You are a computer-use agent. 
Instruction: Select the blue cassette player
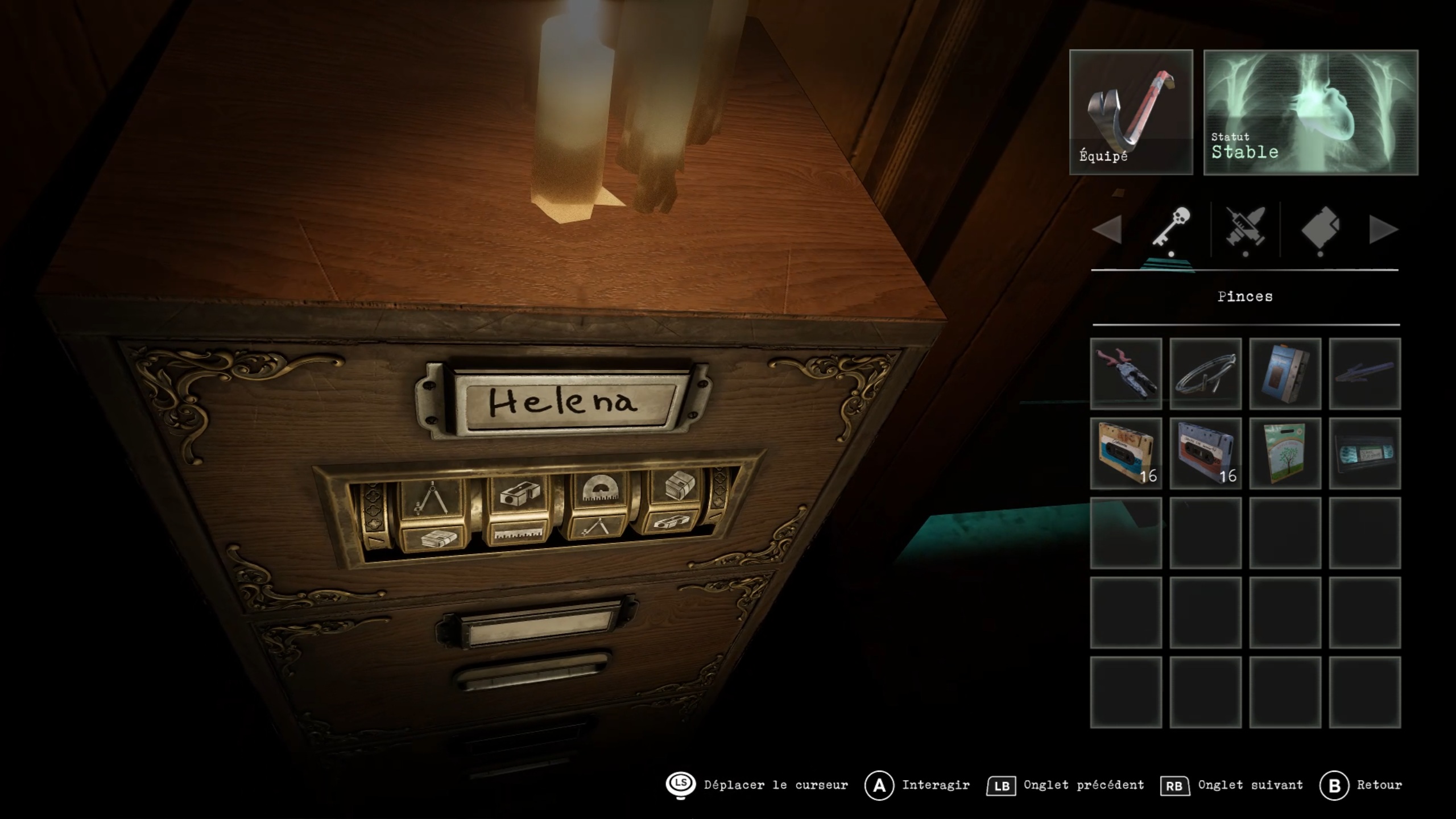click(1285, 374)
